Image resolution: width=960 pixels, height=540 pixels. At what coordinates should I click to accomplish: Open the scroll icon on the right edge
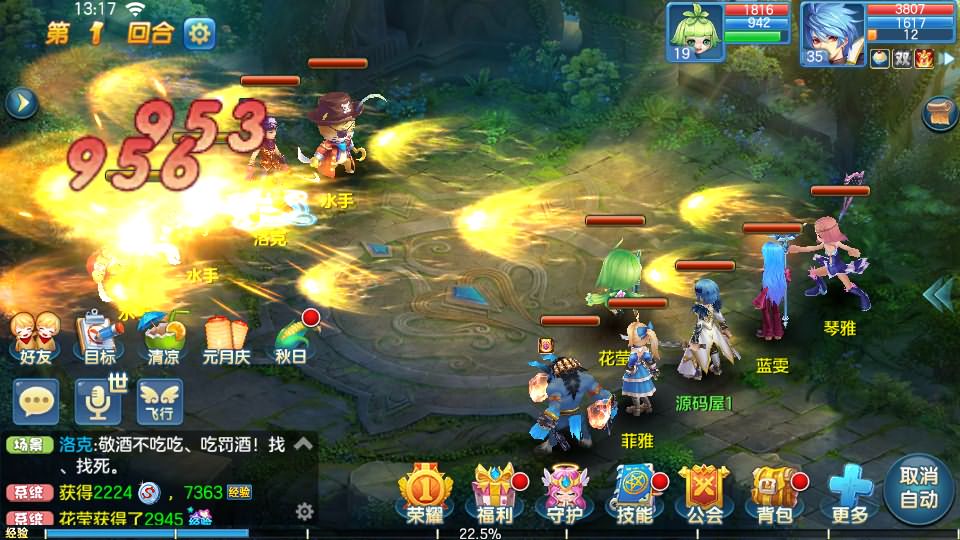pos(940,113)
